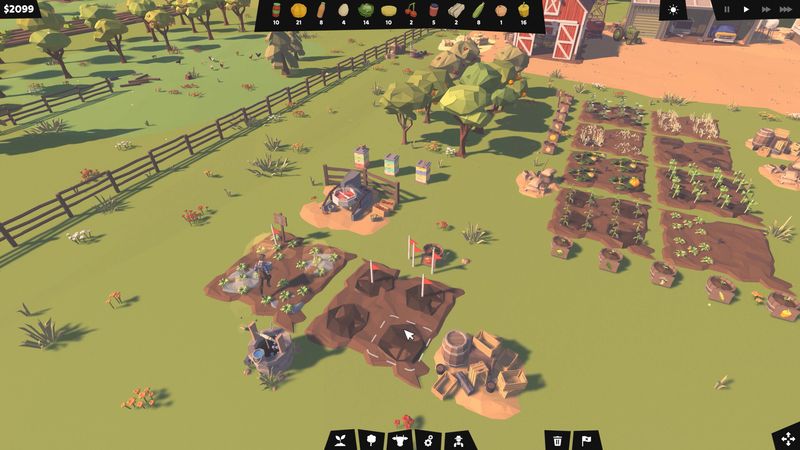This screenshot has height=450, width=800.
Task: Select the cherries in the produce bar
Action: click(x=411, y=10)
